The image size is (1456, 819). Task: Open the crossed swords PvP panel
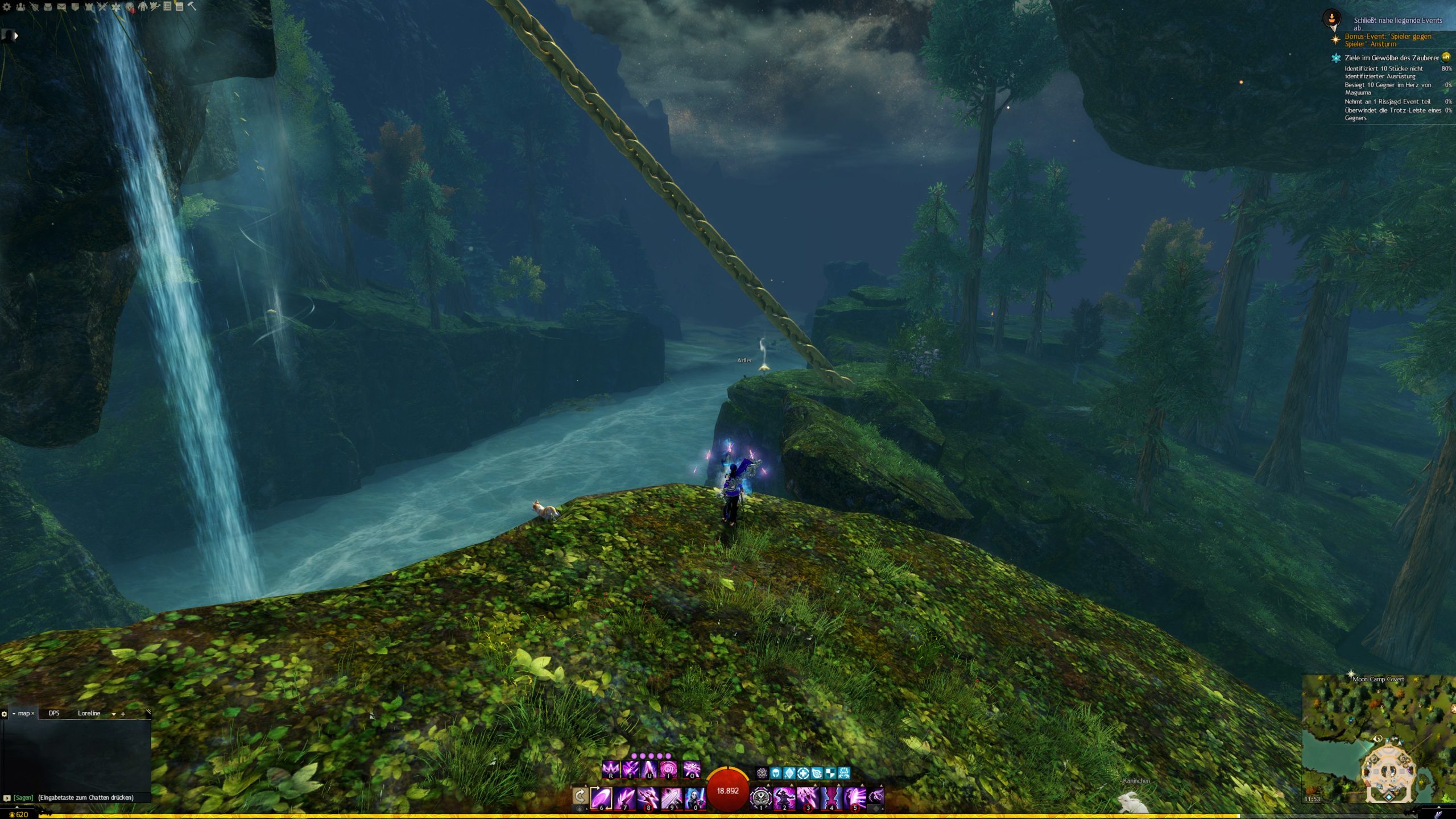(x=102, y=7)
